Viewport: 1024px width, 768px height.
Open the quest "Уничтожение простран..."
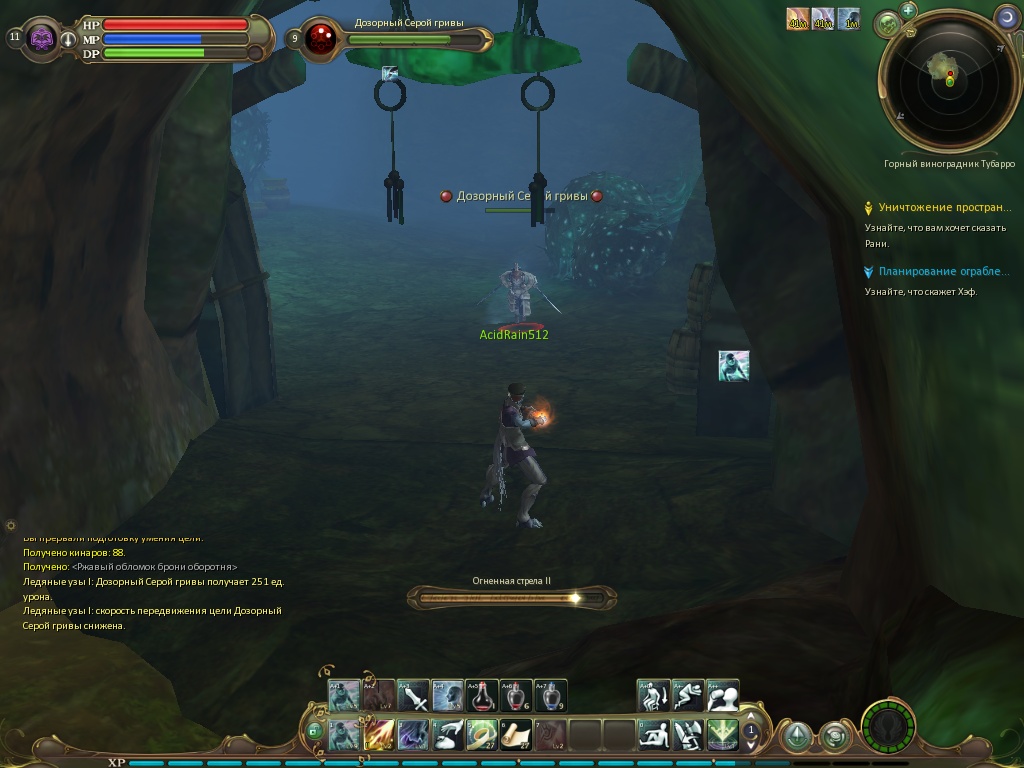coord(943,208)
